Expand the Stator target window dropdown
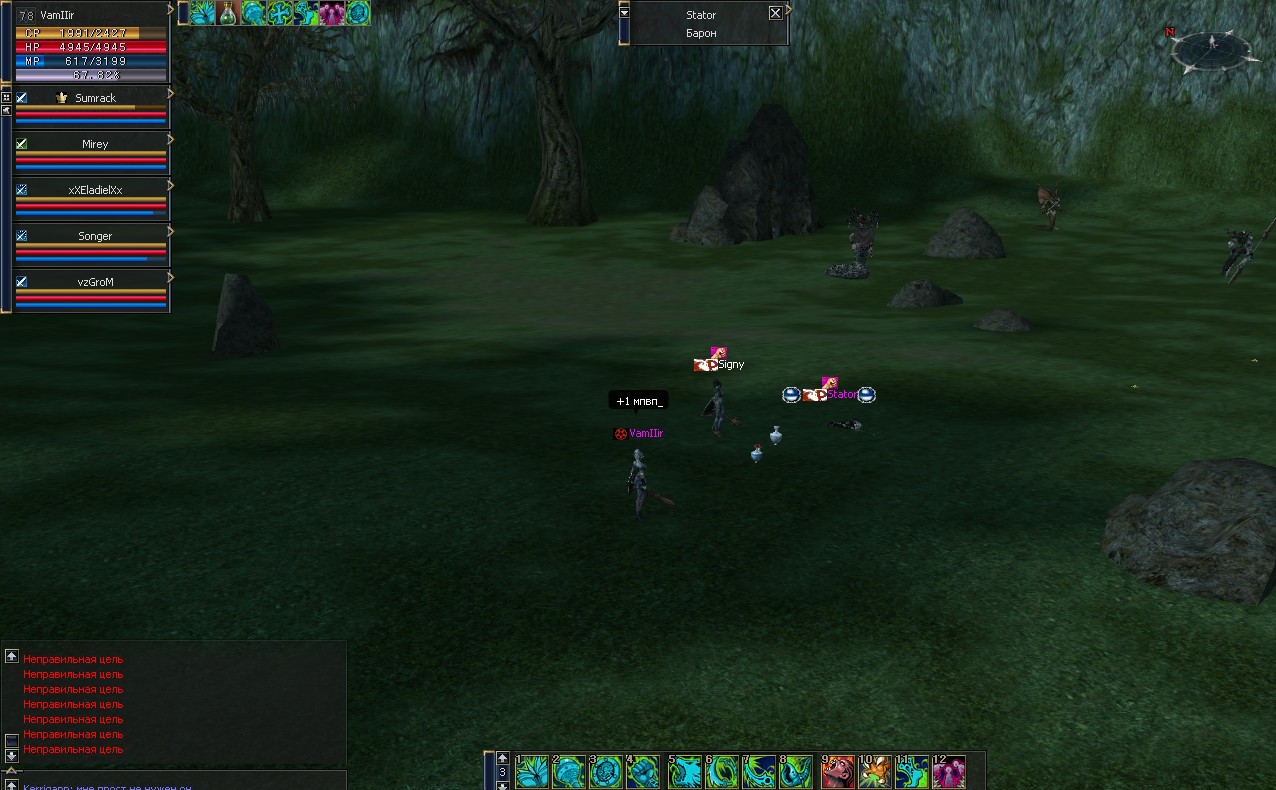The image size is (1276, 790). pyautogui.click(x=624, y=13)
